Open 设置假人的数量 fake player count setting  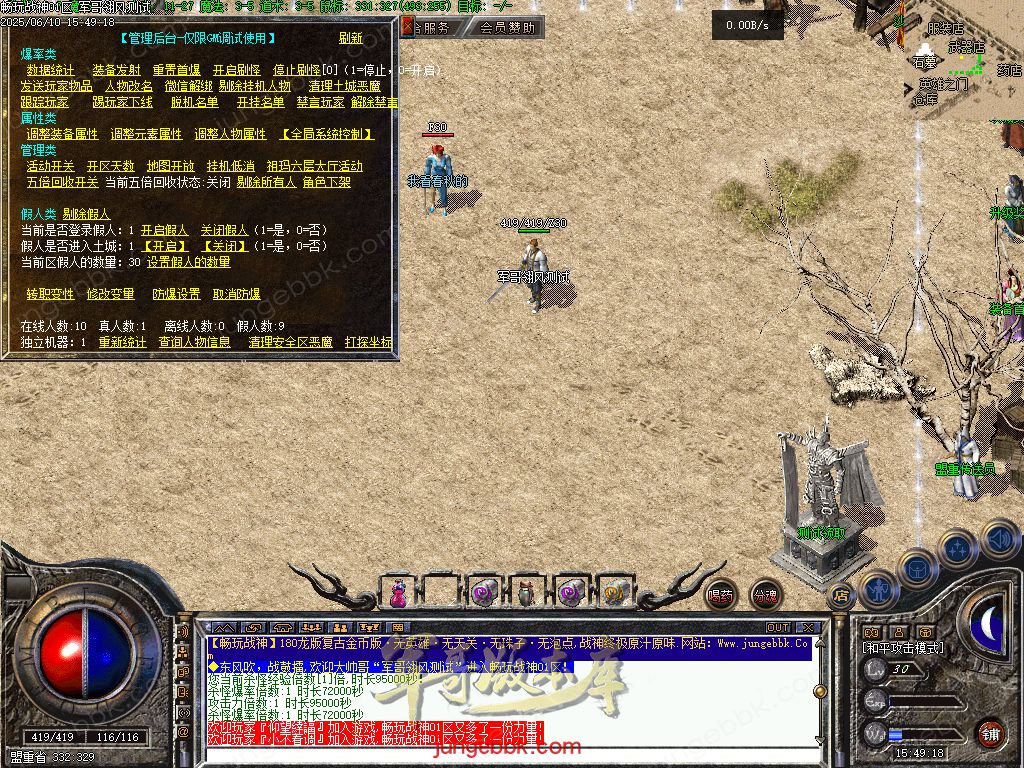188,262
